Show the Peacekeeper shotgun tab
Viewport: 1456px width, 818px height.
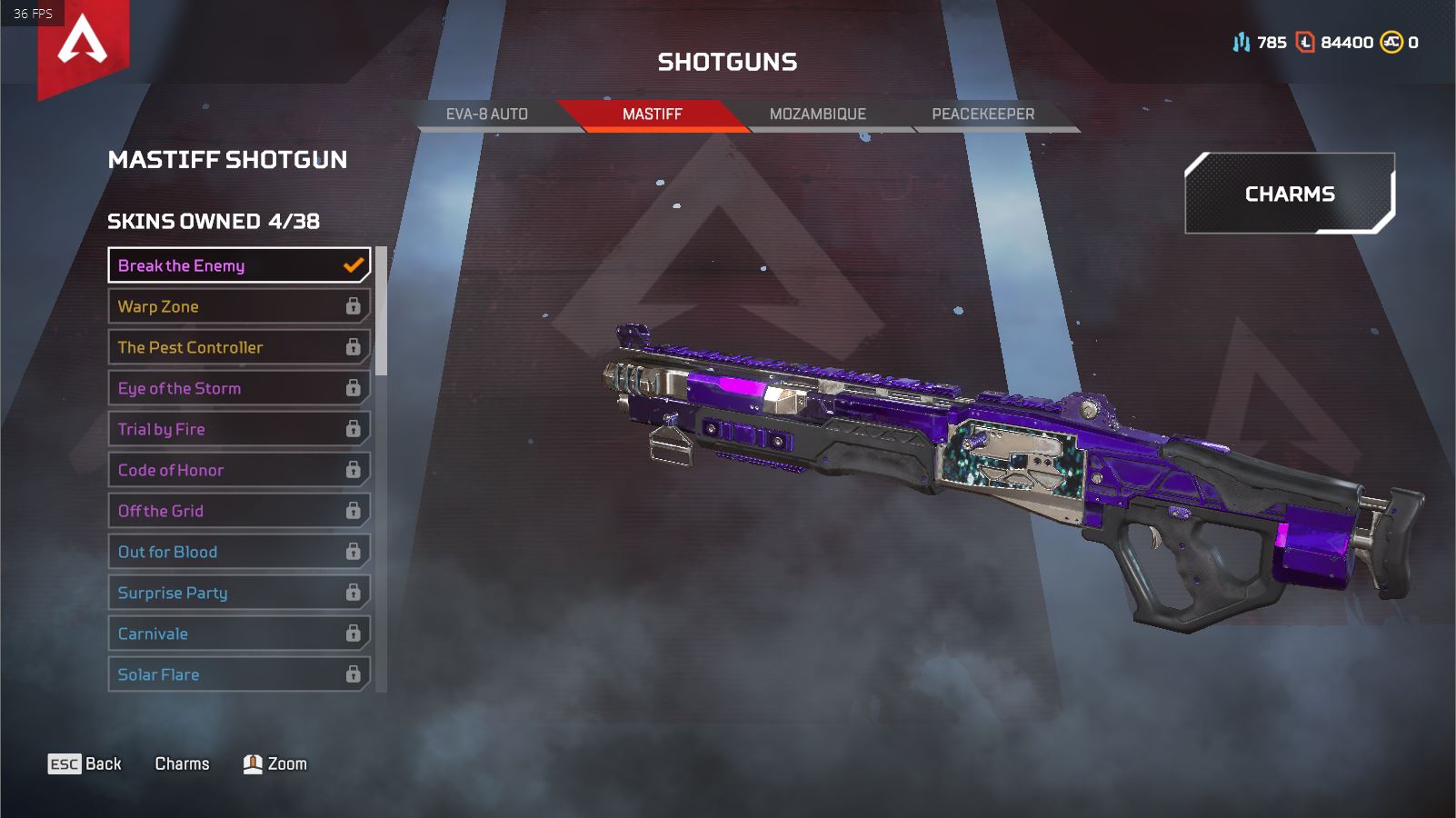[982, 115]
